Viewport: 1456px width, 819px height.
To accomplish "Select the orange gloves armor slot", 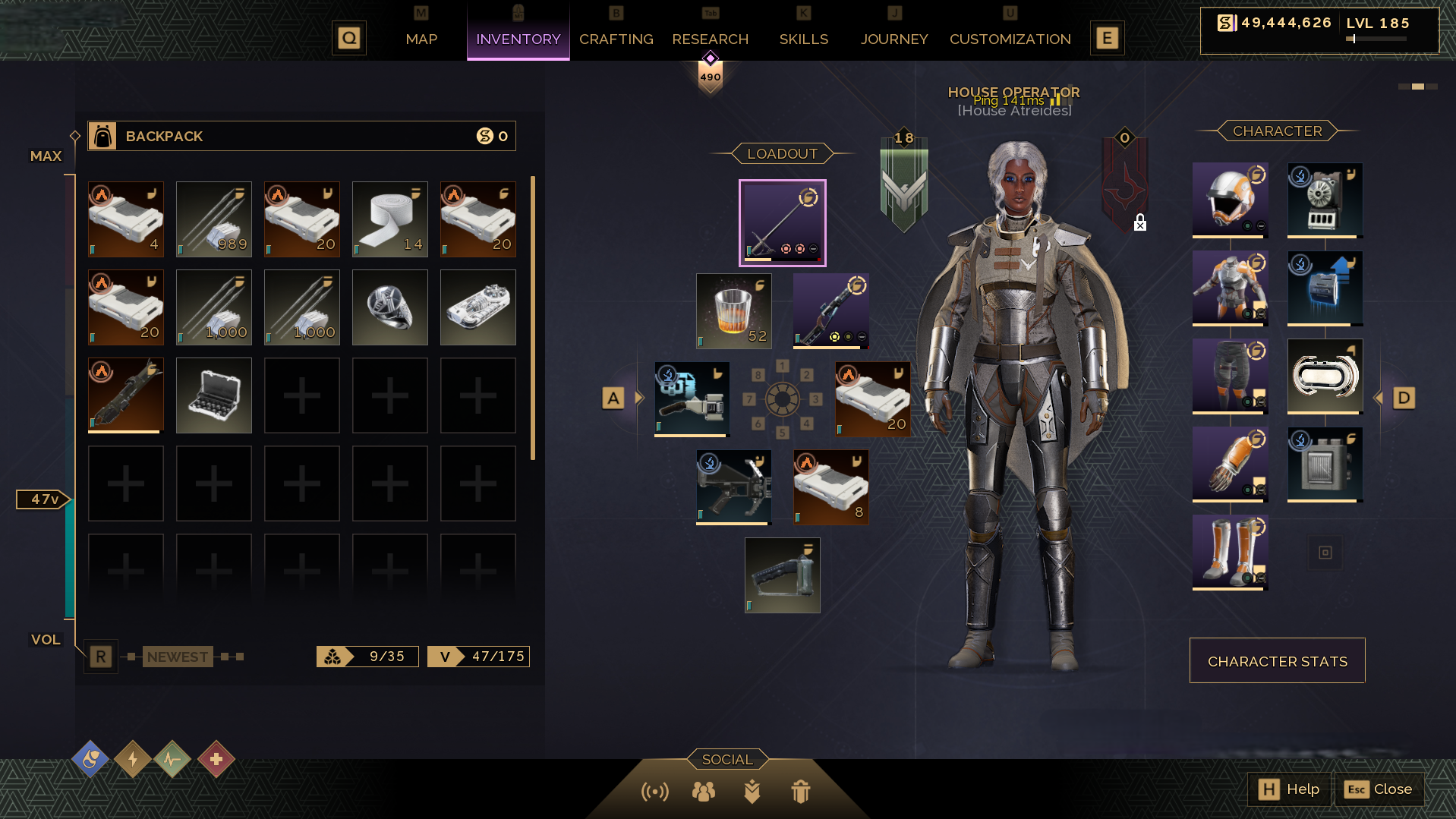I will point(1230,464).
